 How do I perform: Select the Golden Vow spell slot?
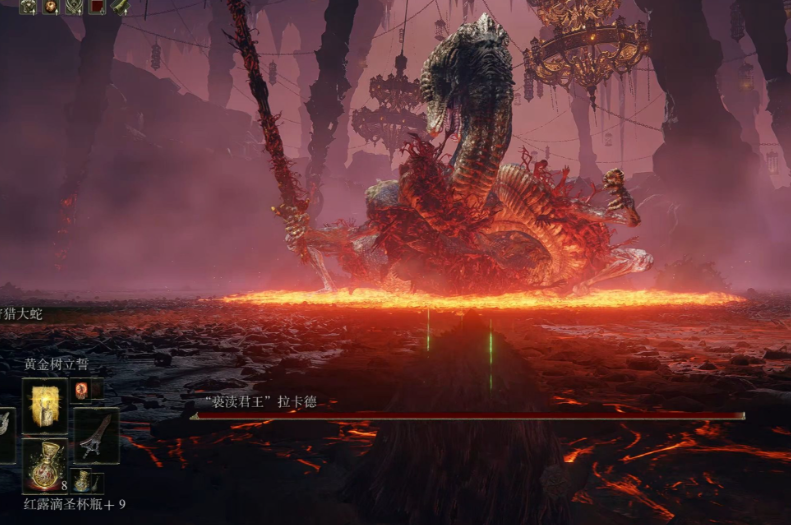[x=44, y=404]
